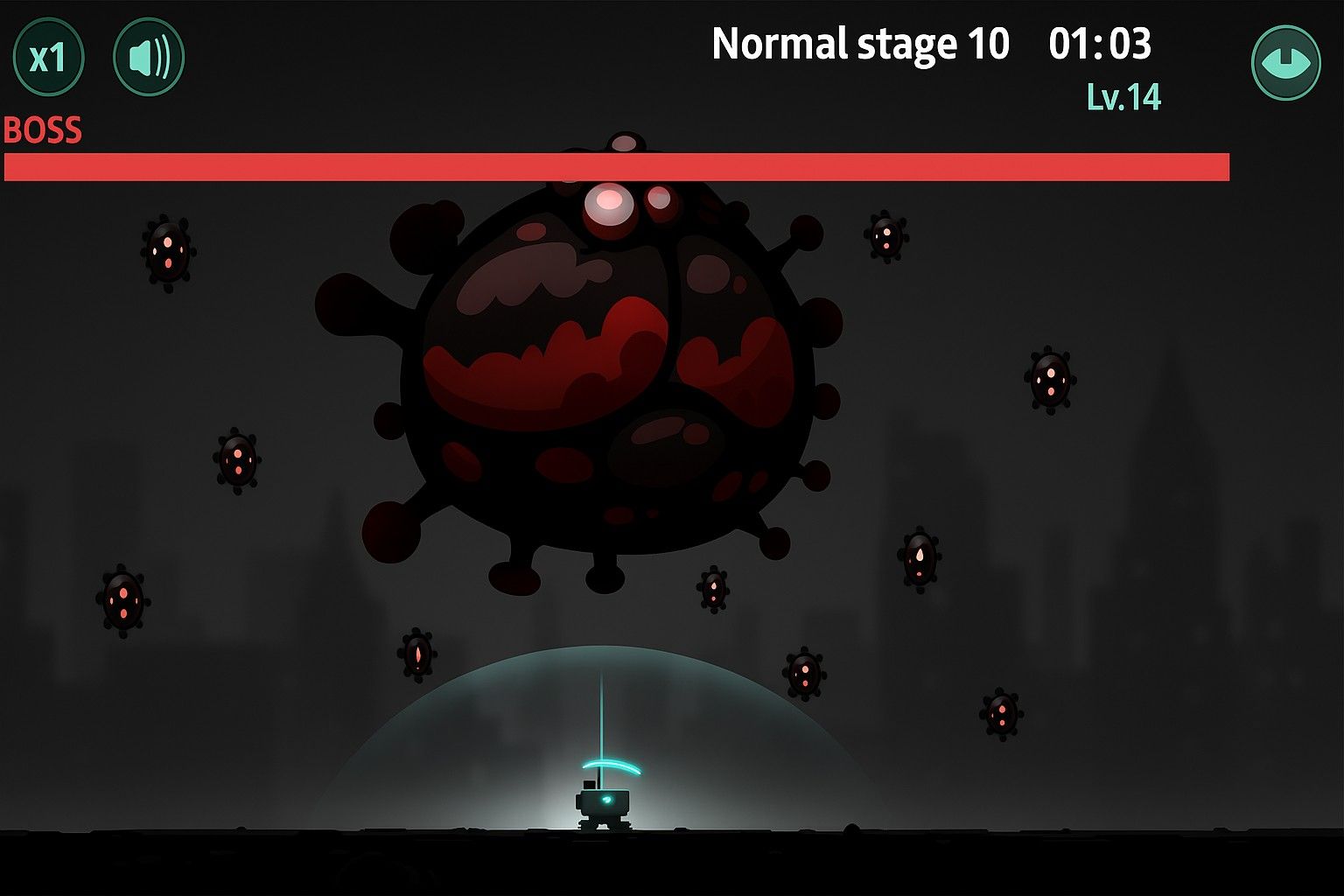
Task: Click the eye icon visibility button
Action: [1285, 63]
